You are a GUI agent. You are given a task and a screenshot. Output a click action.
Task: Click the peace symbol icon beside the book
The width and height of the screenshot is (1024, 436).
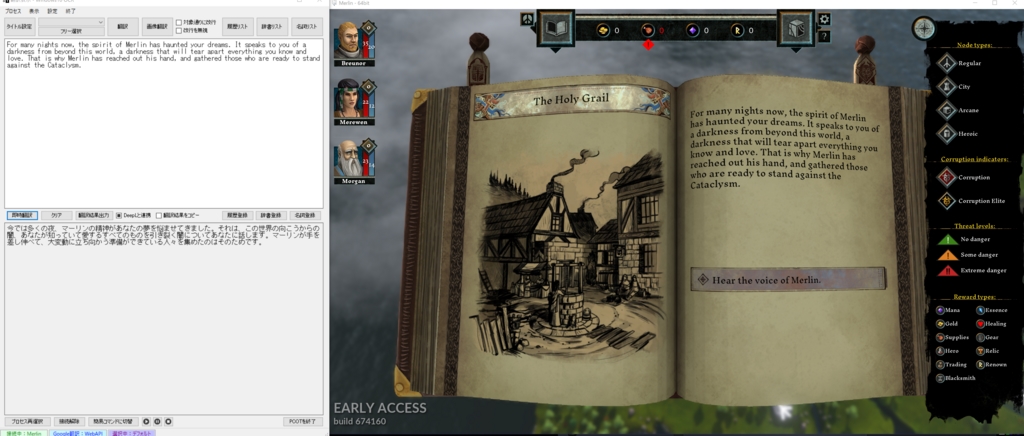coord(527,18)
